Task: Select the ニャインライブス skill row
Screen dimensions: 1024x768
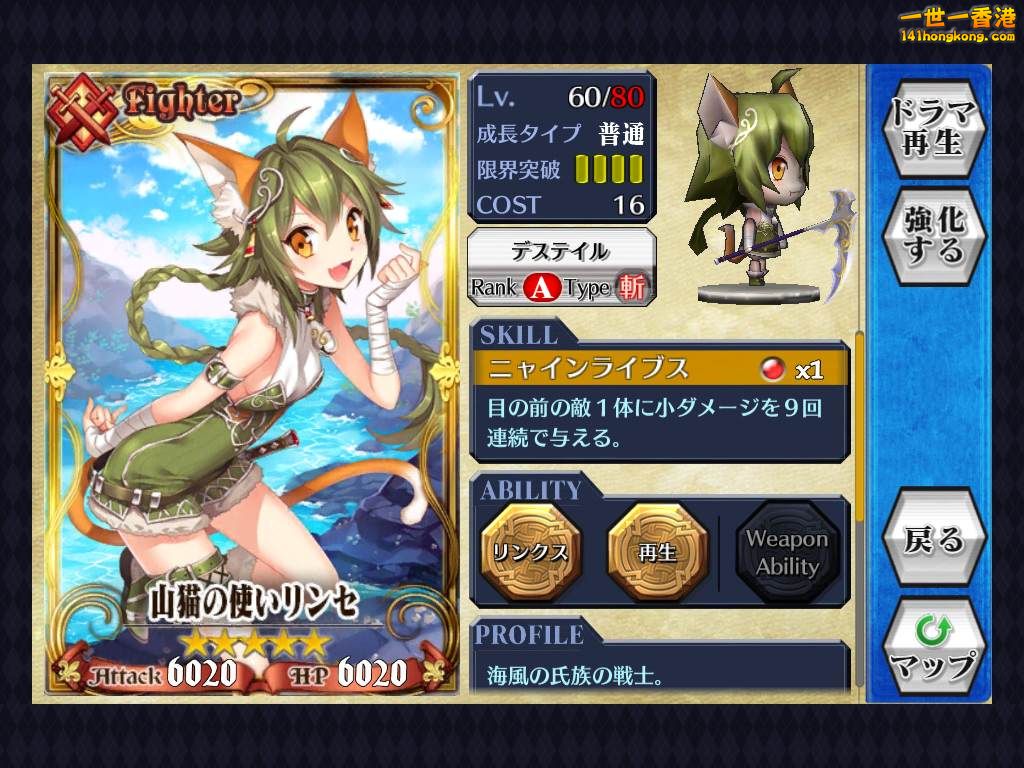Action: click(660, 369)
